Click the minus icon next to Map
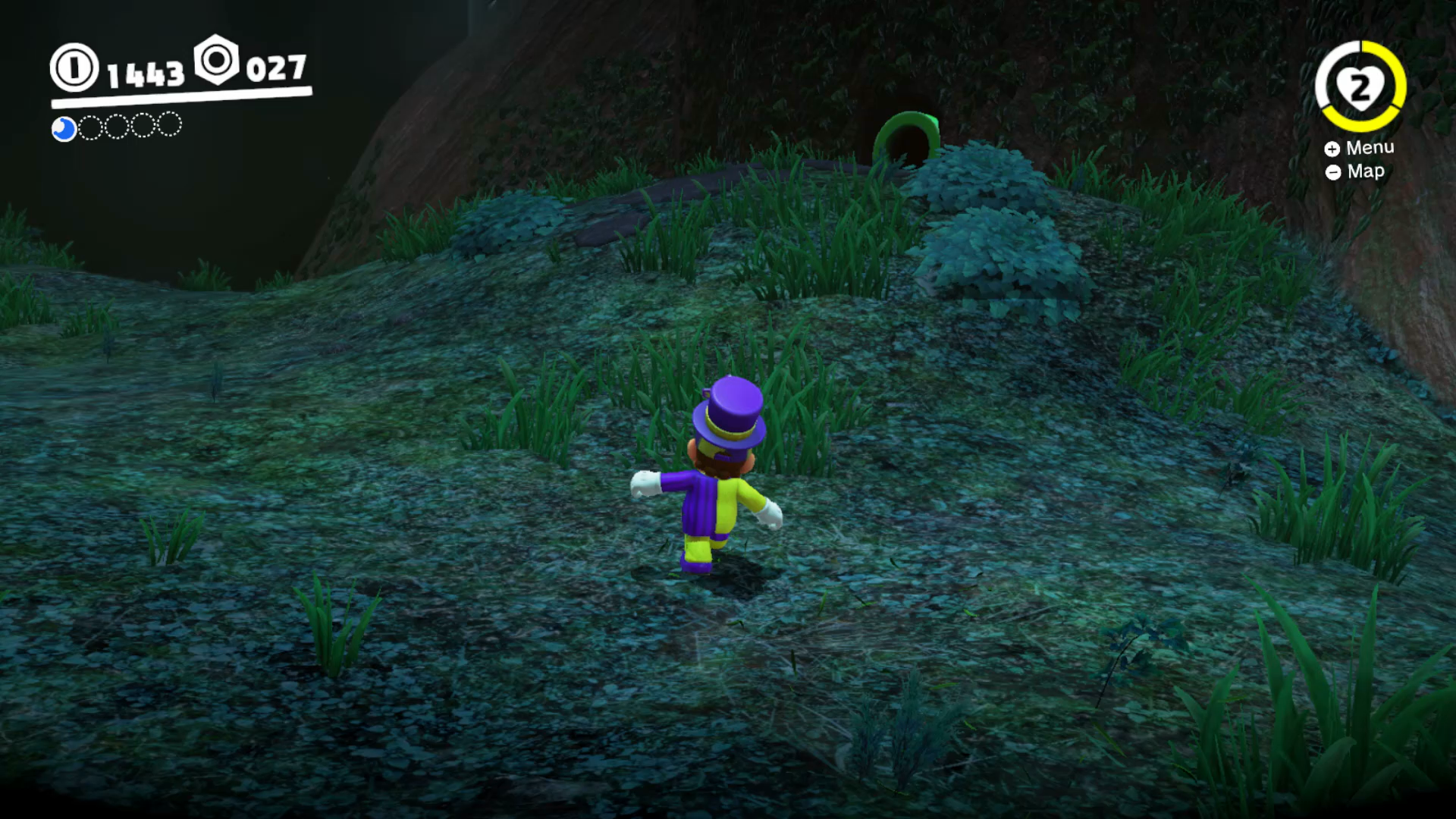1456x819 pixels. click(1332, 172)
